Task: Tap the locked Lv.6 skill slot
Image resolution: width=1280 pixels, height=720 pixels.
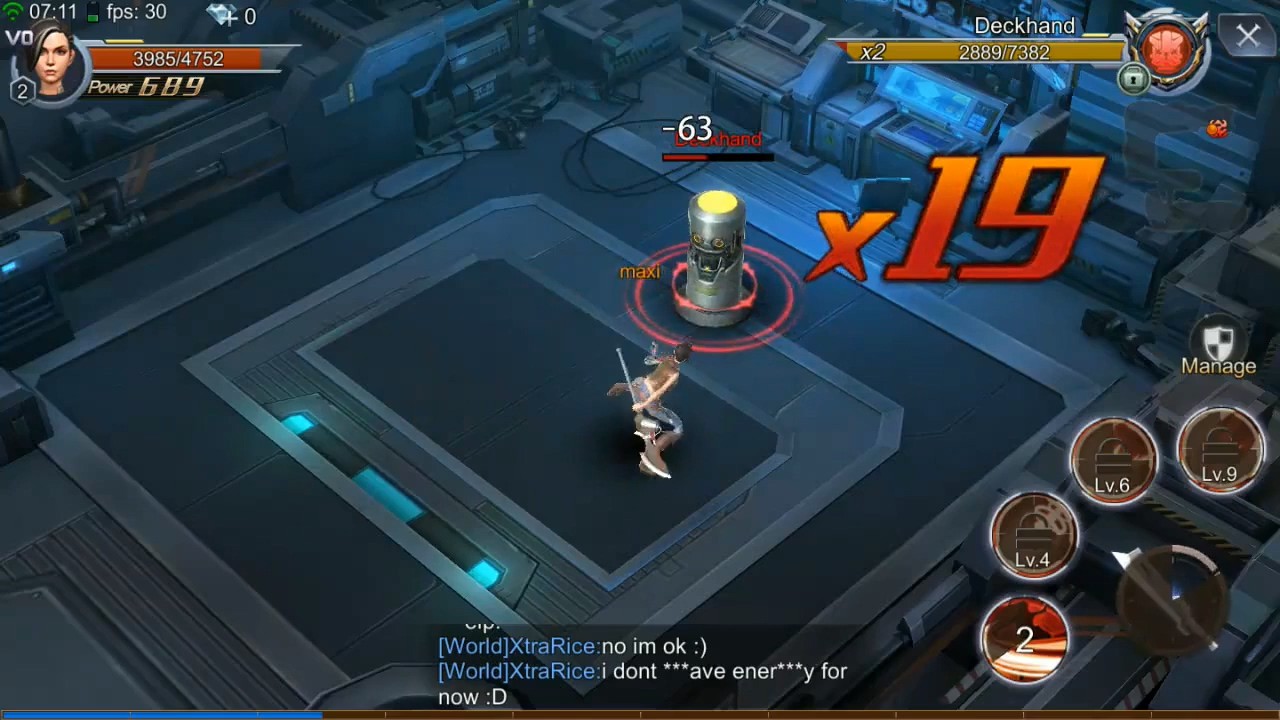Action: click(x=1113, y=460)
